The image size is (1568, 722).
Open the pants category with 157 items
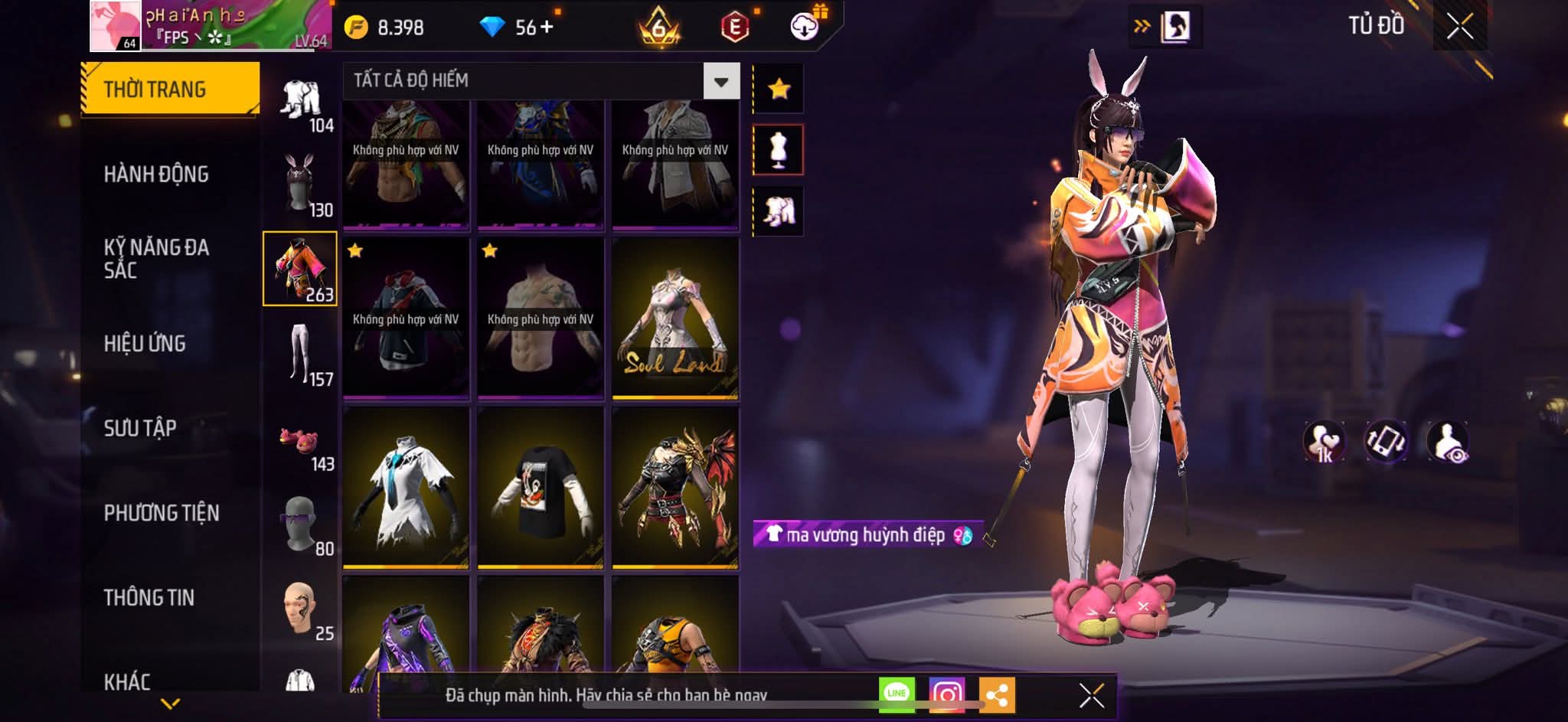click(300, 354)
